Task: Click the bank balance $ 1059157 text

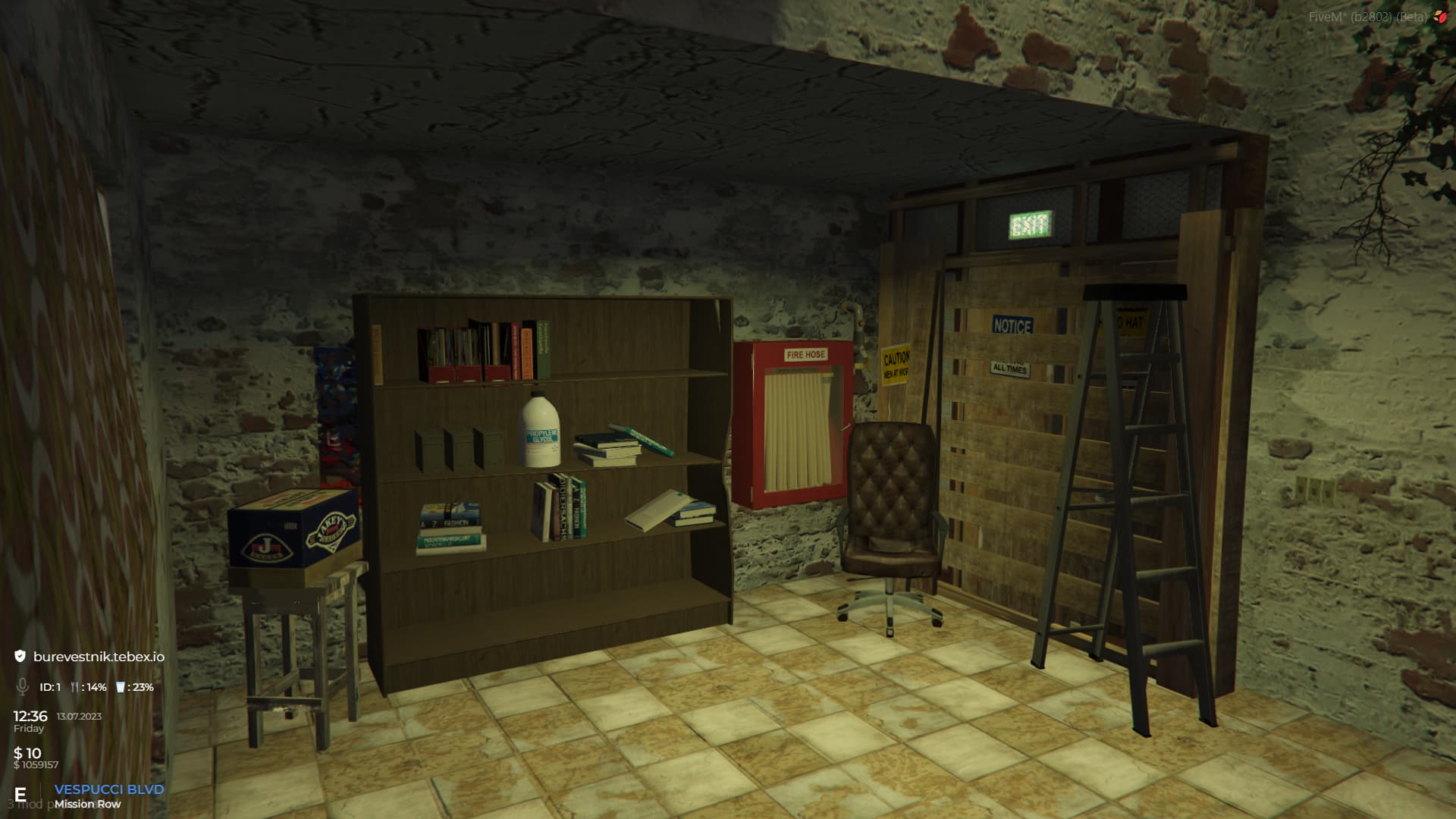Action: [36, 764]
